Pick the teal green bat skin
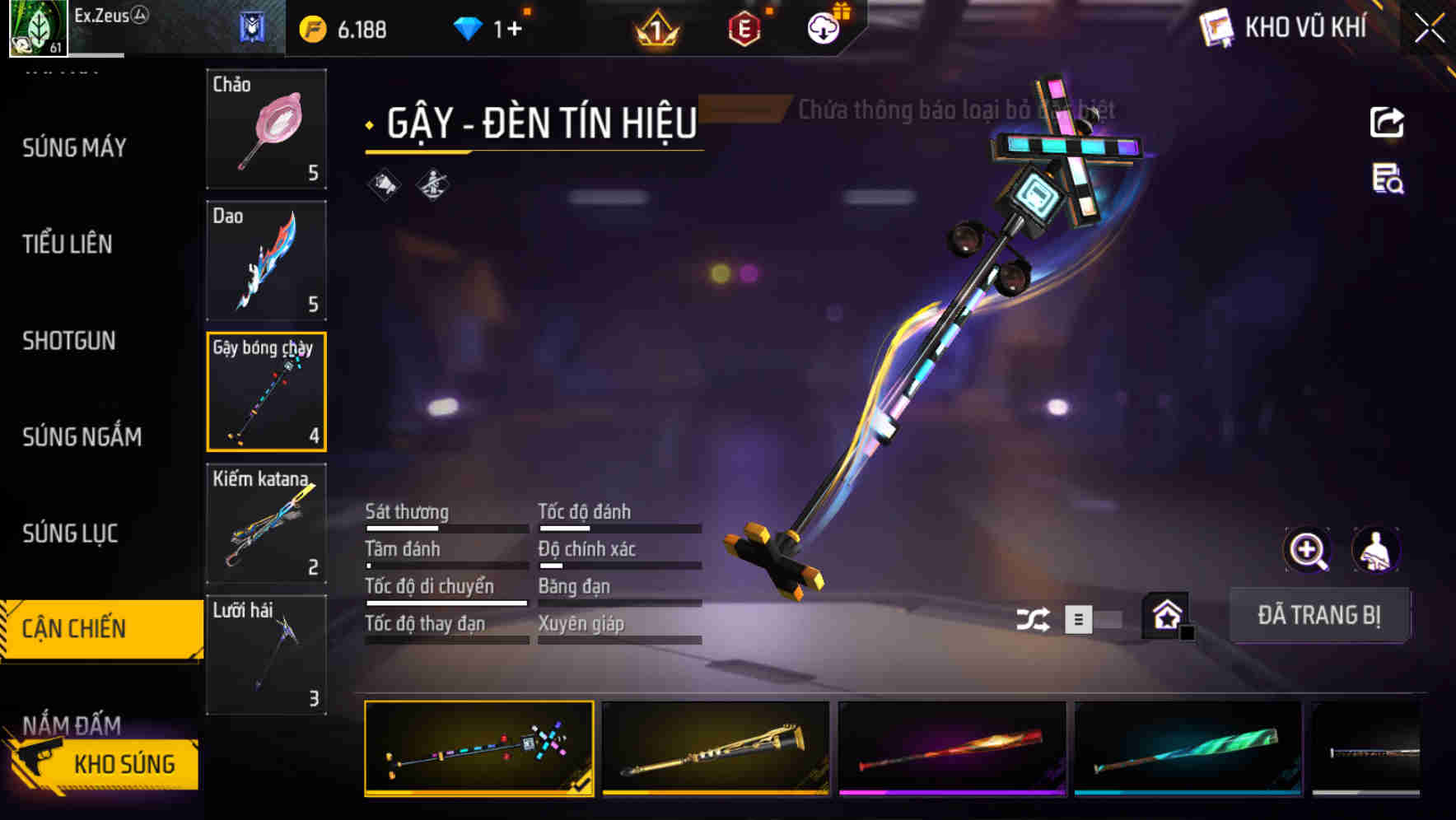The image size is (1456, 820). [x=1188, y=748]
